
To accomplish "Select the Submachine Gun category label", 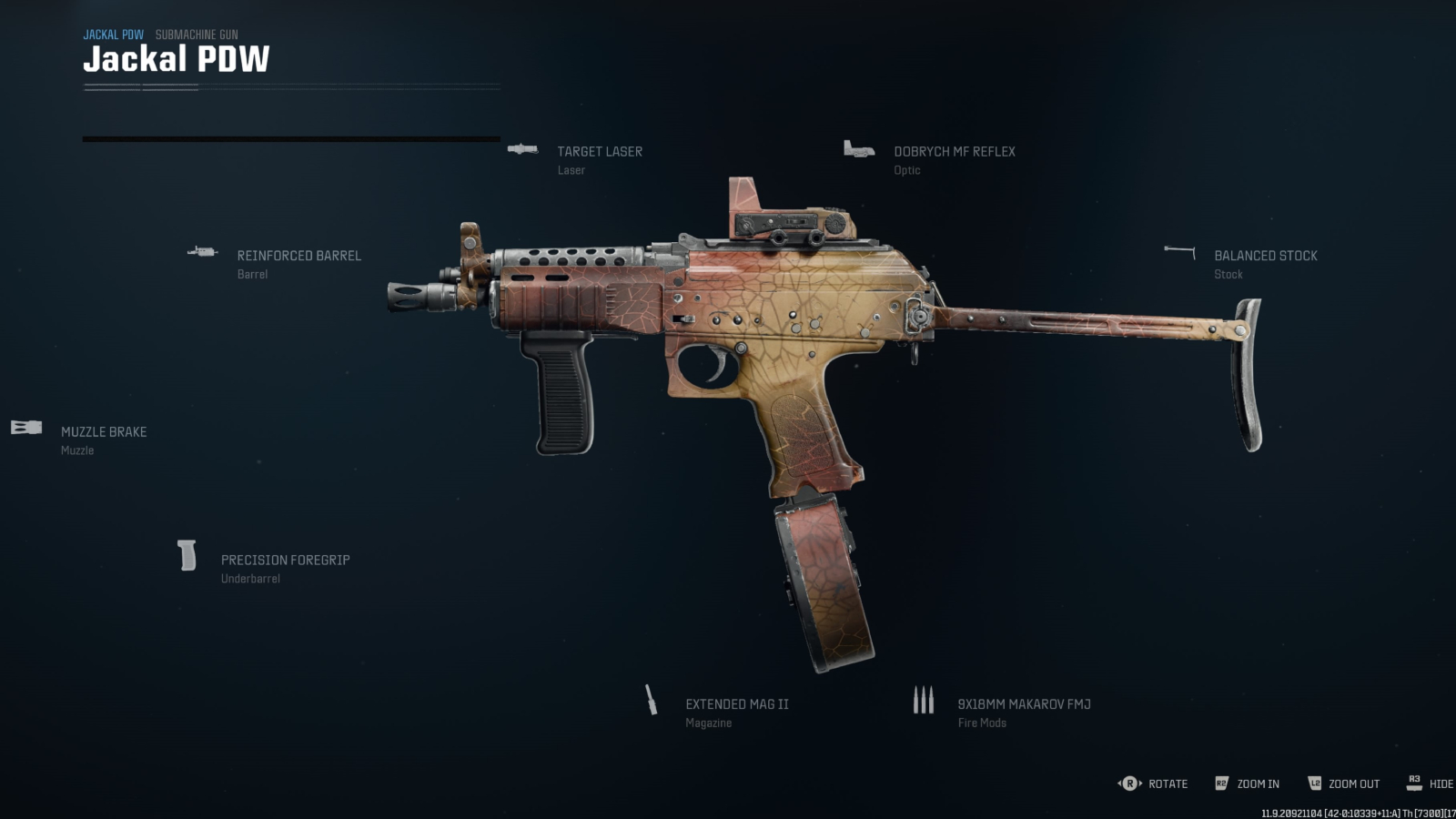I will coord(196,34).
